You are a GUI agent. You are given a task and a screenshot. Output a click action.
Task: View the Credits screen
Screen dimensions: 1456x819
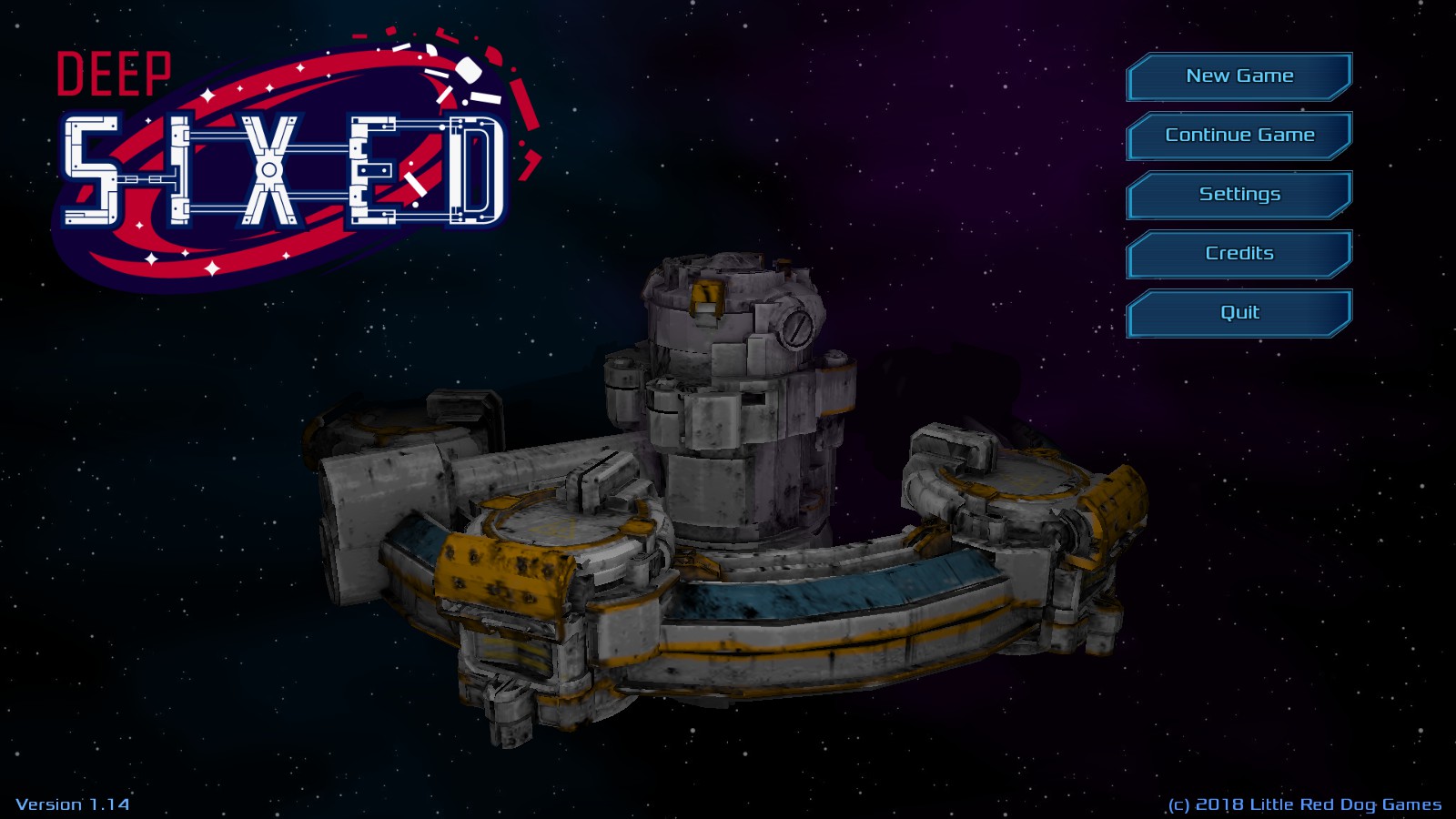1239,253
